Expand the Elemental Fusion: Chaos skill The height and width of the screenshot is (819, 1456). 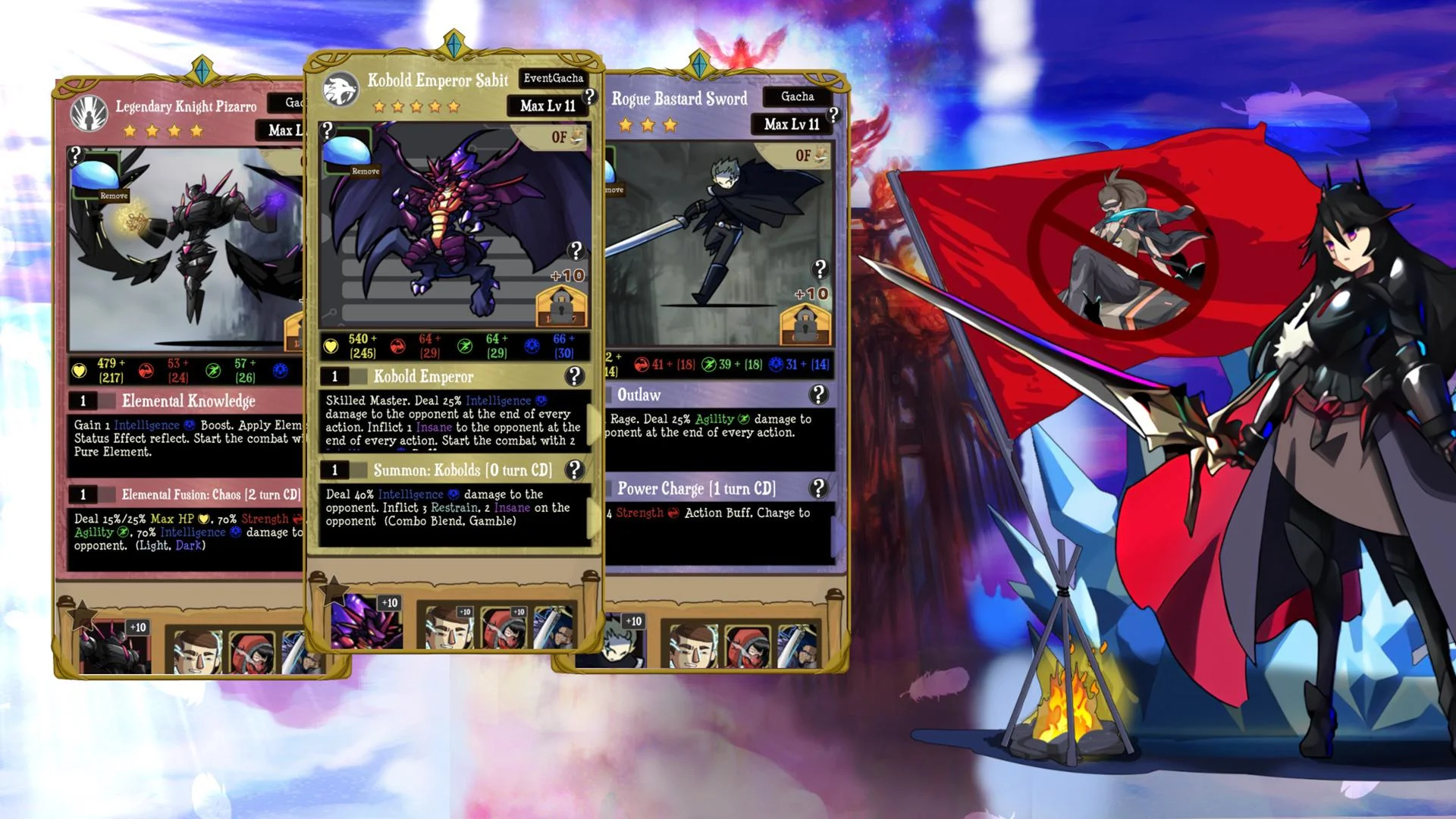(x=190, y=494)
